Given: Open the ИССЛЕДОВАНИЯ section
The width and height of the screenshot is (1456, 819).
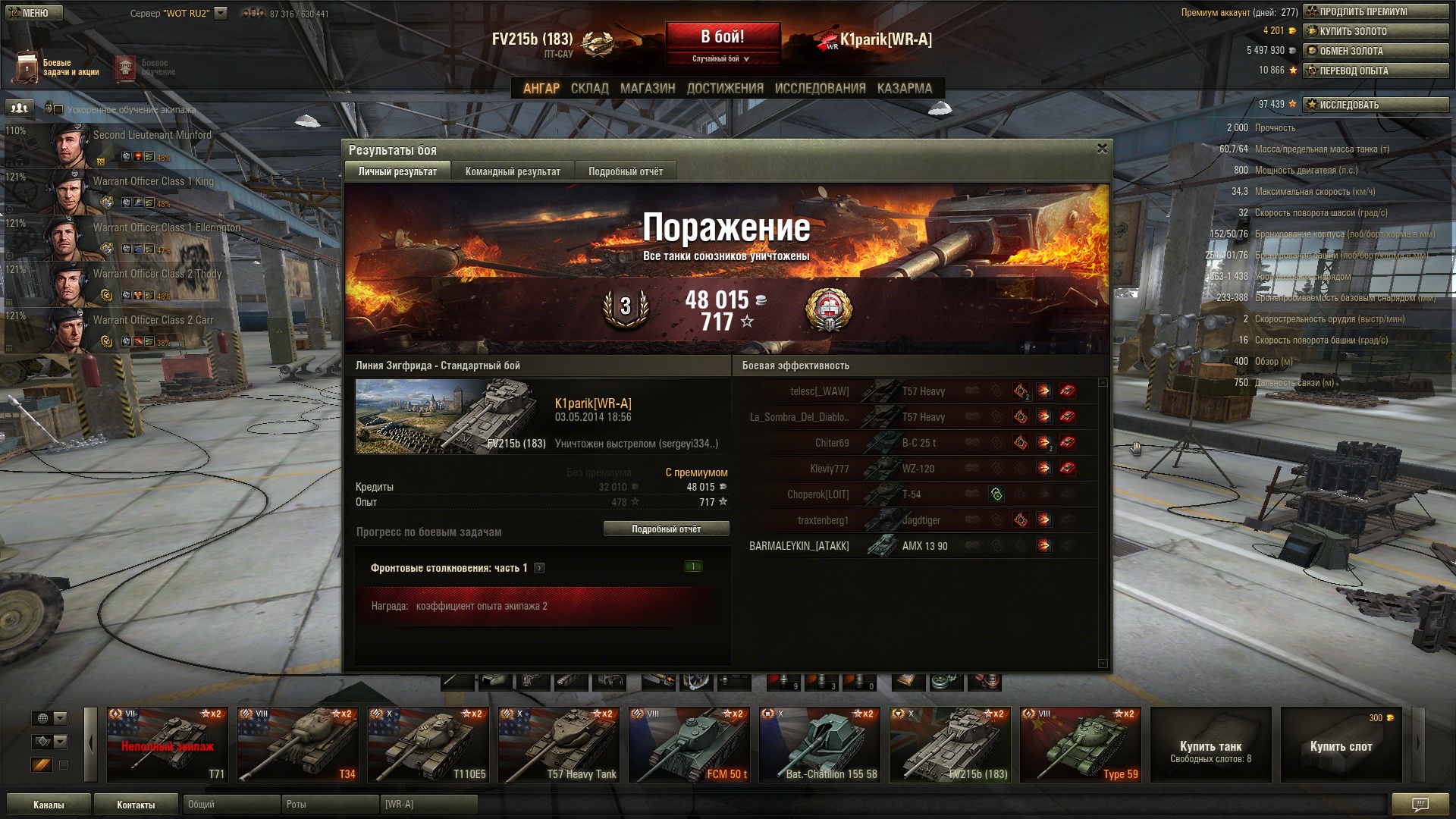Looking at the screenshot, I should tap(820, 89).
